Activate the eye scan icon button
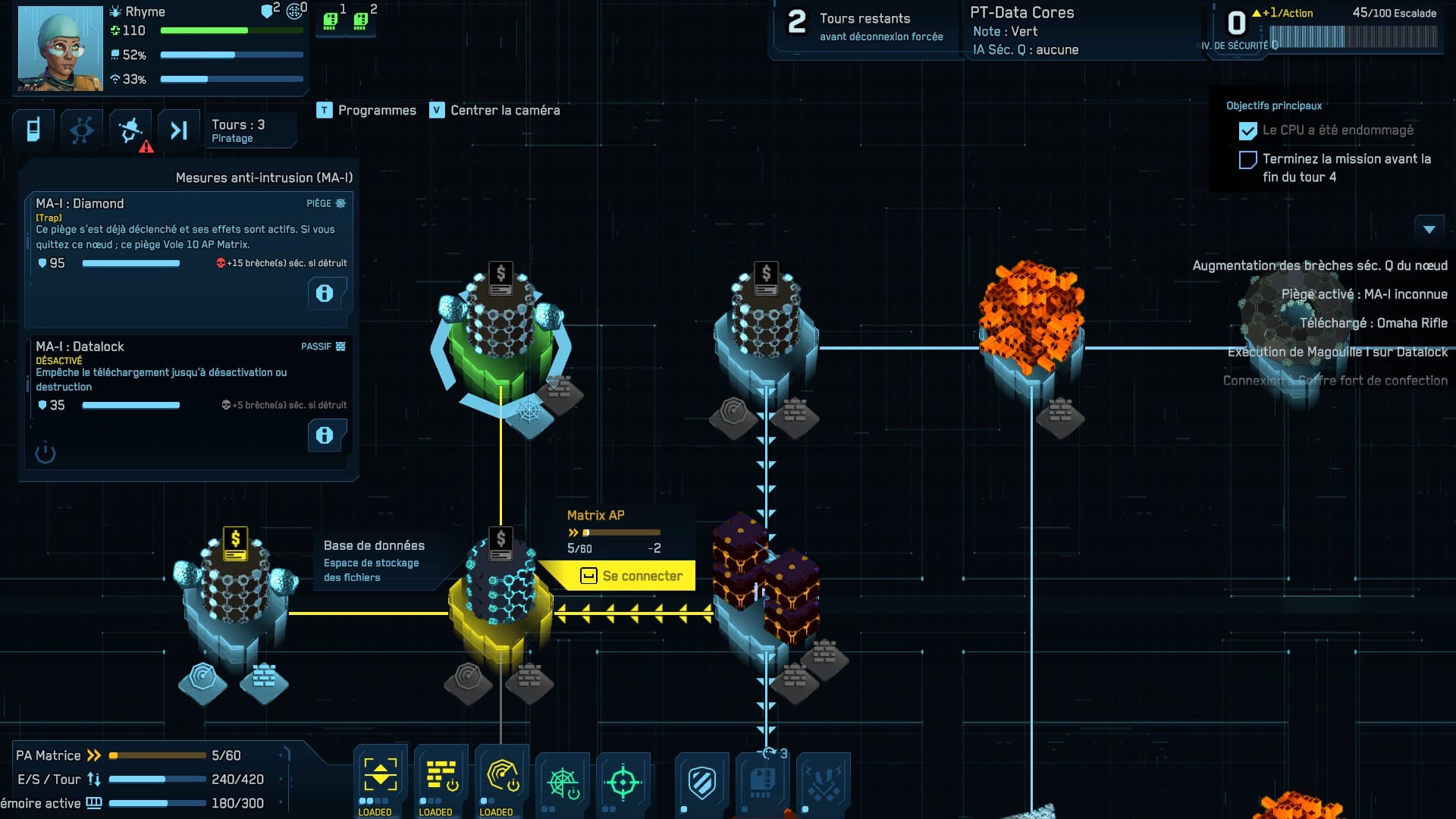This screenshot has height=819, width=1456. tap(82, 130)
